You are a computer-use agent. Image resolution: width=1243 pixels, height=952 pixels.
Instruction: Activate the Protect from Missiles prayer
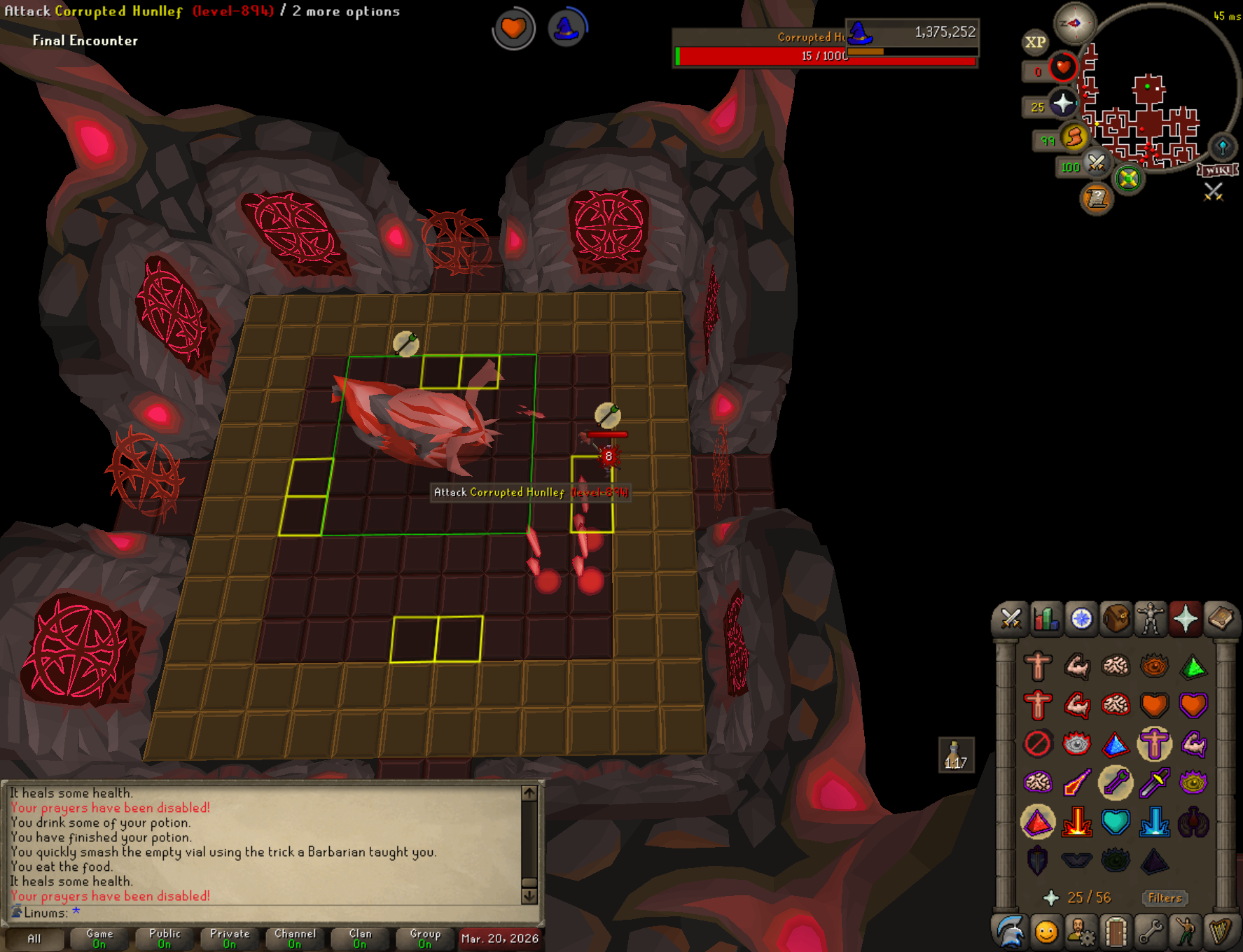coord(1116,783)
